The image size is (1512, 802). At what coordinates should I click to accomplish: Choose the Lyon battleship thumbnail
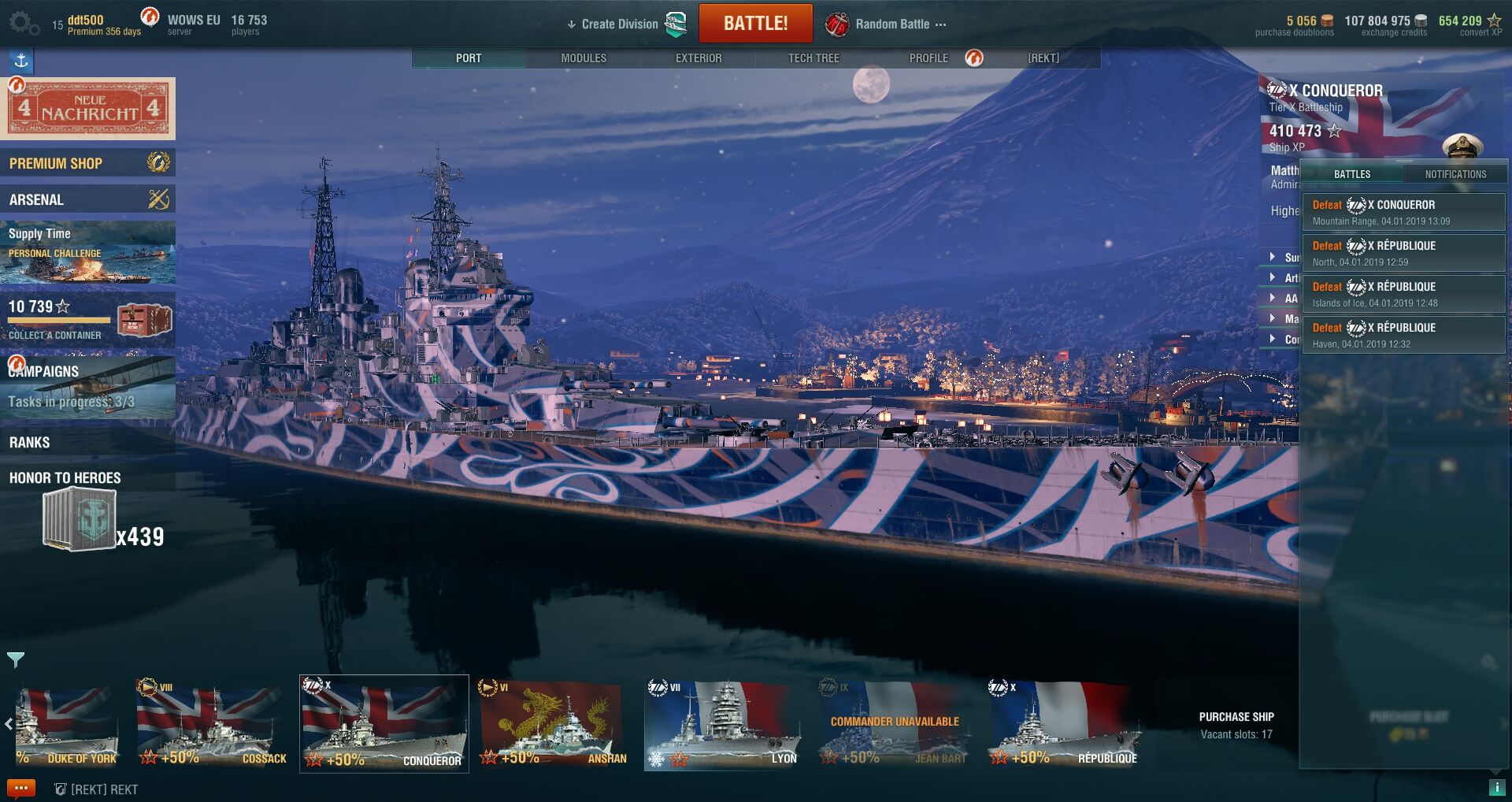[x=722, y=725]
